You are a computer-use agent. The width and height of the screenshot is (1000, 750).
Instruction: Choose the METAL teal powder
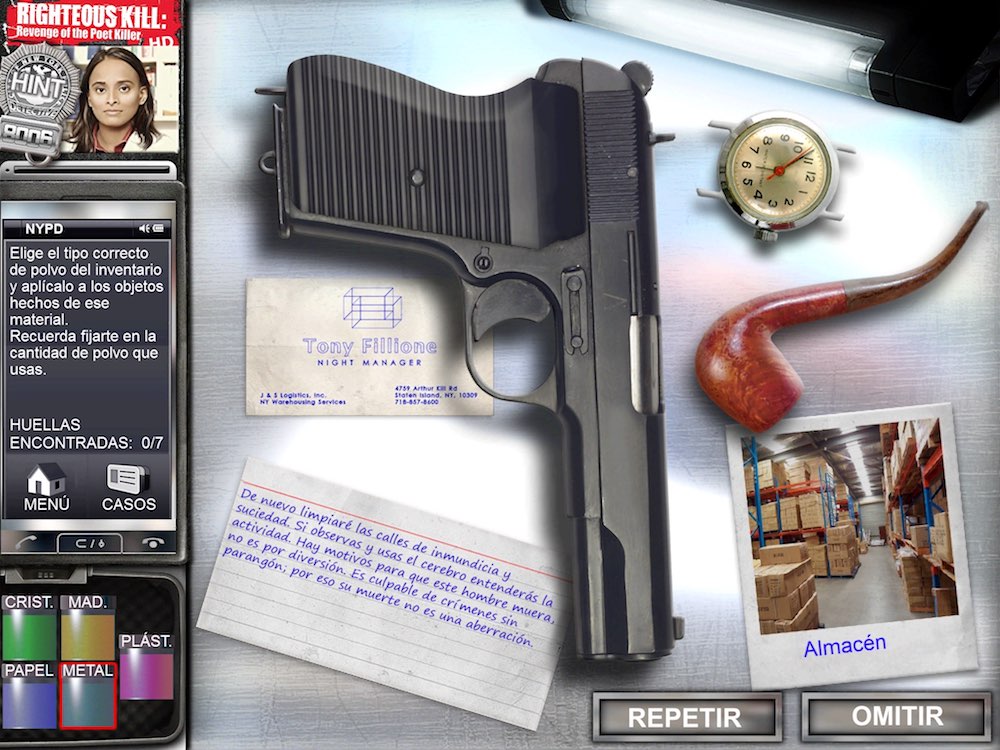(x=88, y=695)
